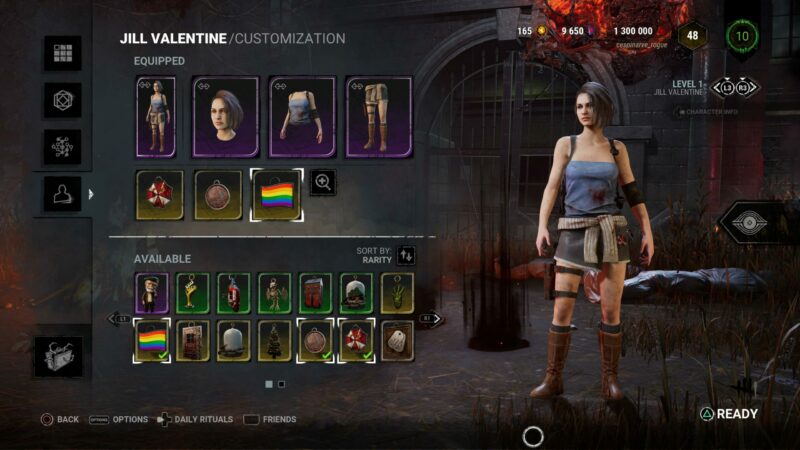Select the equipped rainbow flag charm
This screenshot has width=800, height=450.
277,194
